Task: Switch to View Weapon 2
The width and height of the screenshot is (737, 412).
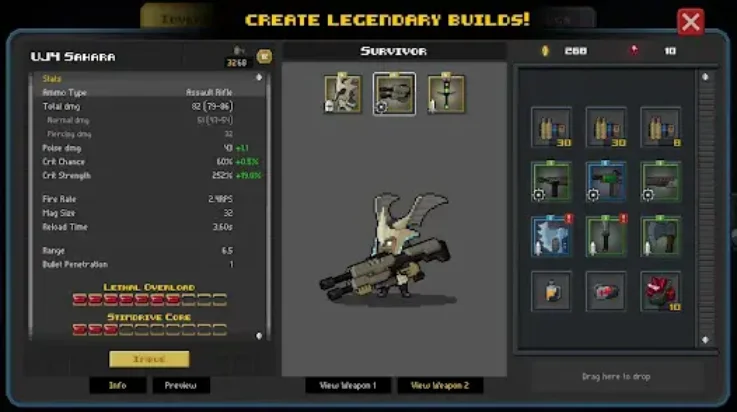Action: [x=440, y=385]
